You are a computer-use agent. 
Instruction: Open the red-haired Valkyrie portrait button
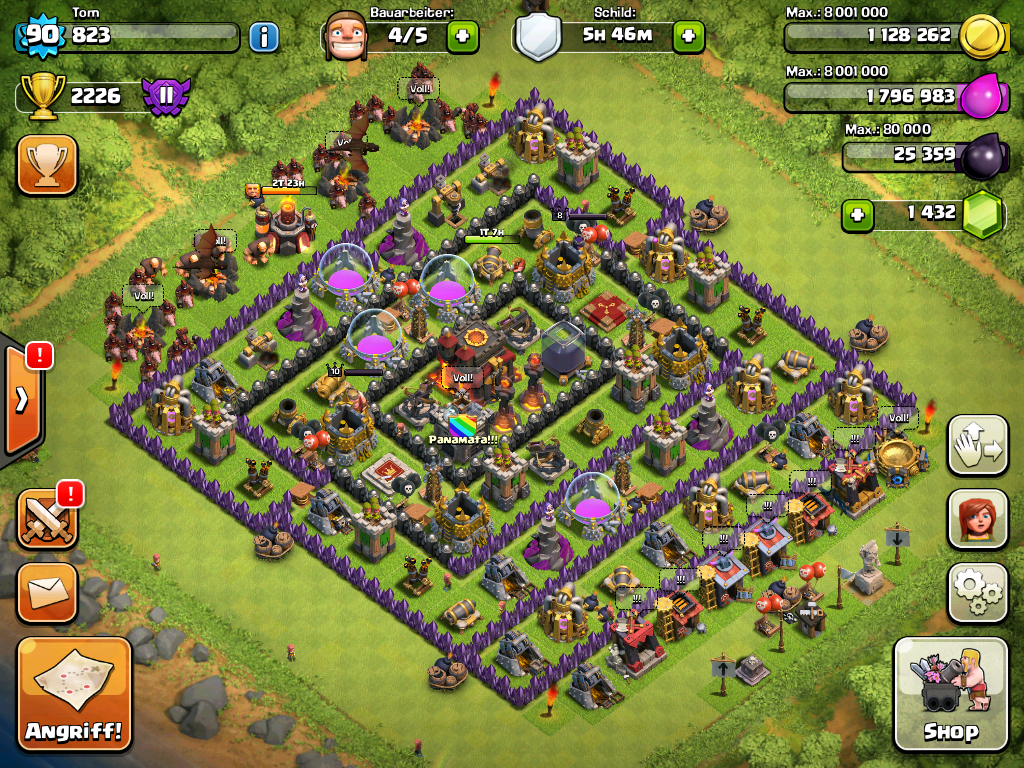977,518
